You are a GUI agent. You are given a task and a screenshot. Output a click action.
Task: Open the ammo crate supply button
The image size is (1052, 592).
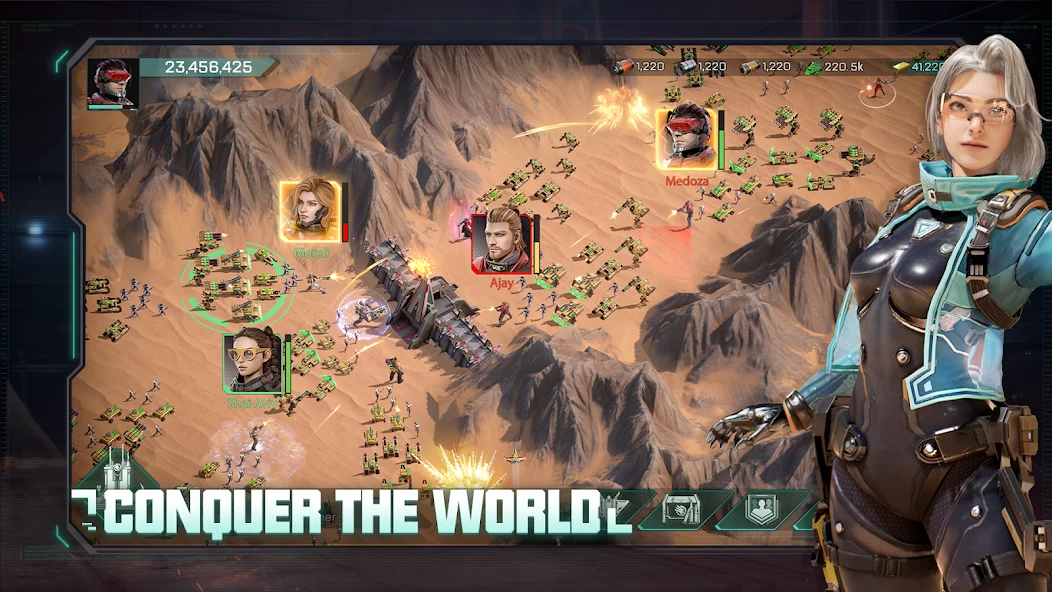tap(681, 509)
